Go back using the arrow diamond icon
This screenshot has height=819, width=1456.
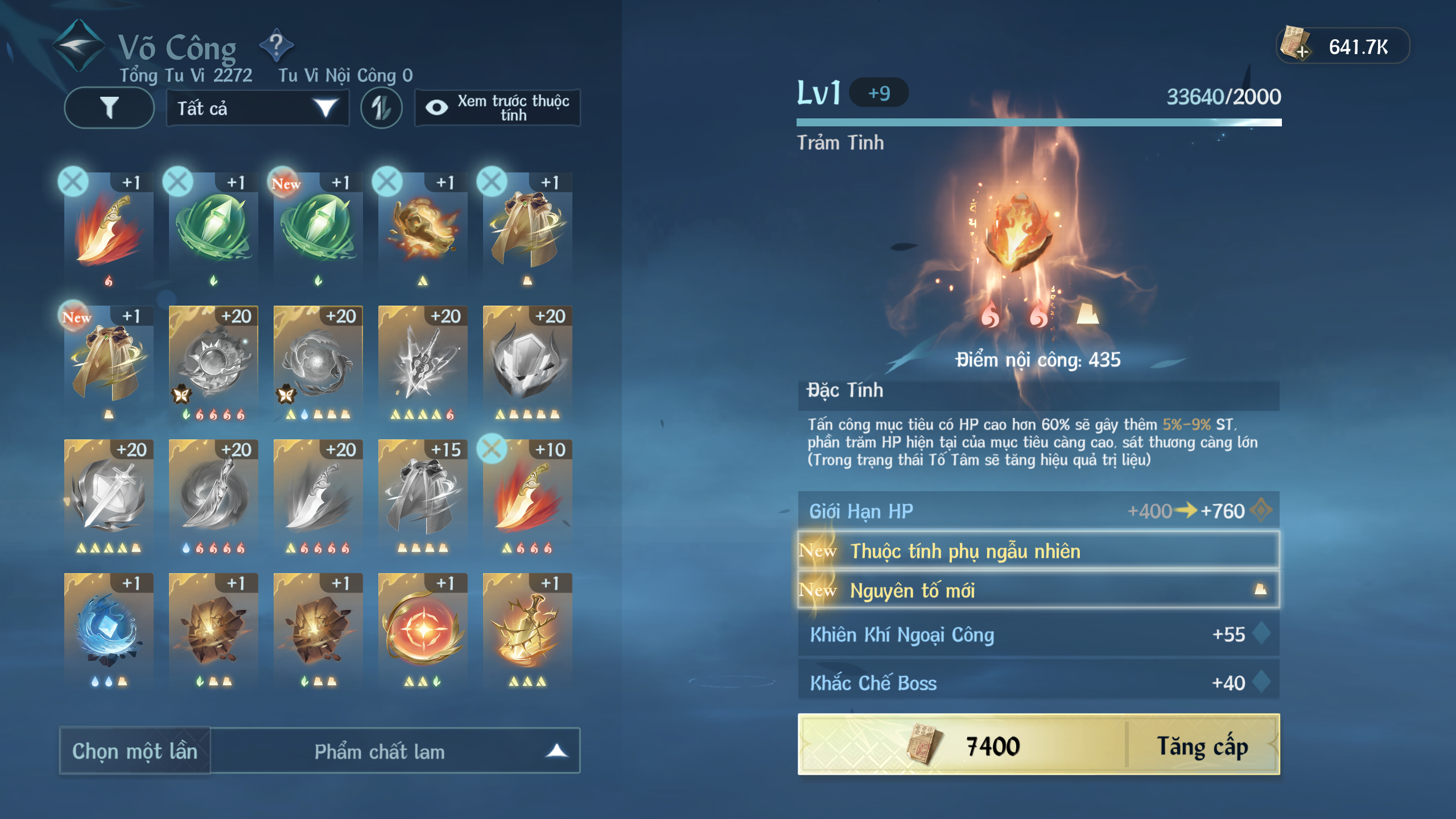point(79,46)
